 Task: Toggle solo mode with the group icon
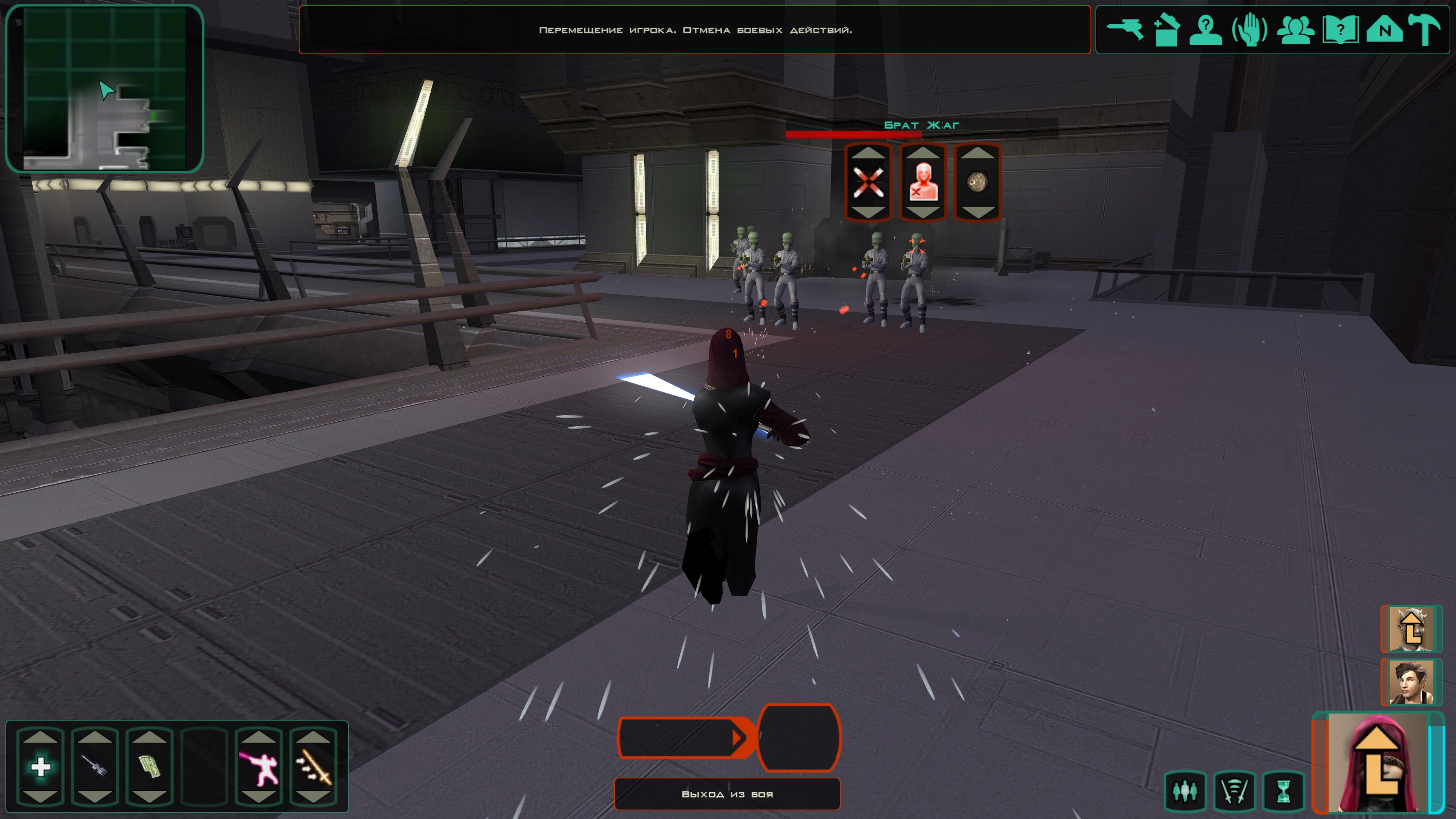[1185, 791]
